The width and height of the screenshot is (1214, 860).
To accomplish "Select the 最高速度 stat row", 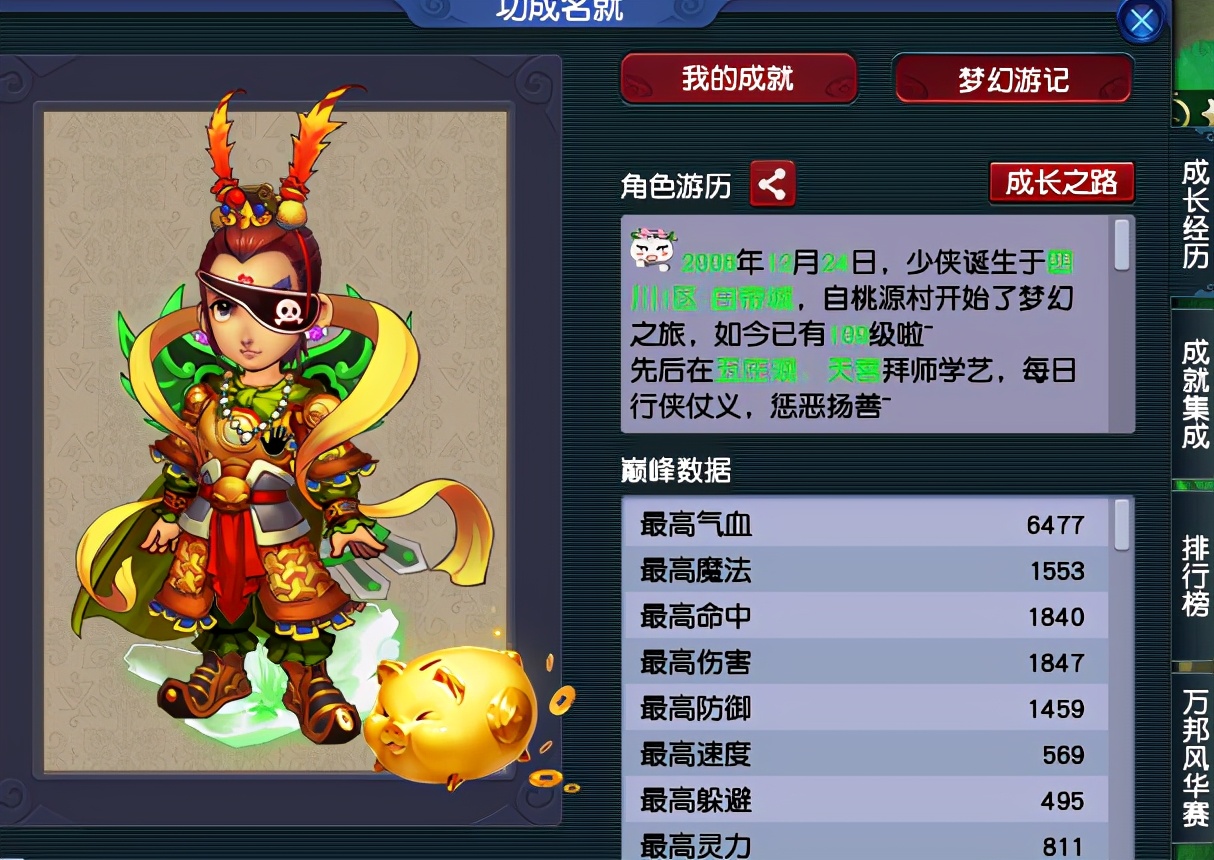I will click(865, 754).
